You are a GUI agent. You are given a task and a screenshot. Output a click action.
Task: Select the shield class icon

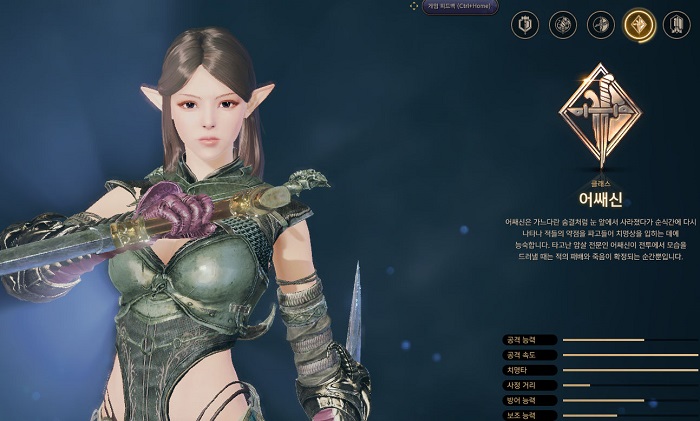pos(525,25)
